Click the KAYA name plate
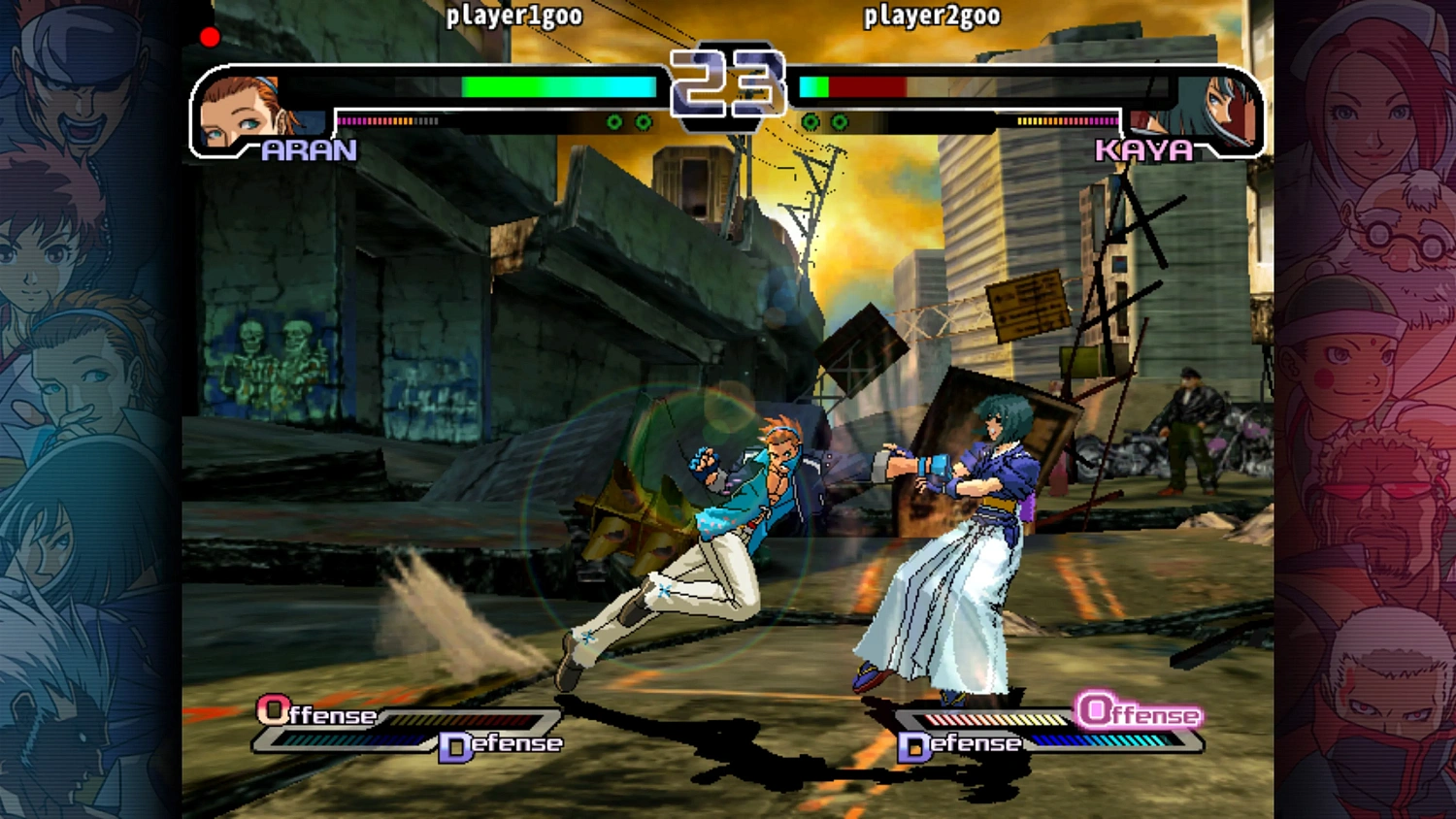The height and width of the screenshot is (819, 1456). [1143, 151]
